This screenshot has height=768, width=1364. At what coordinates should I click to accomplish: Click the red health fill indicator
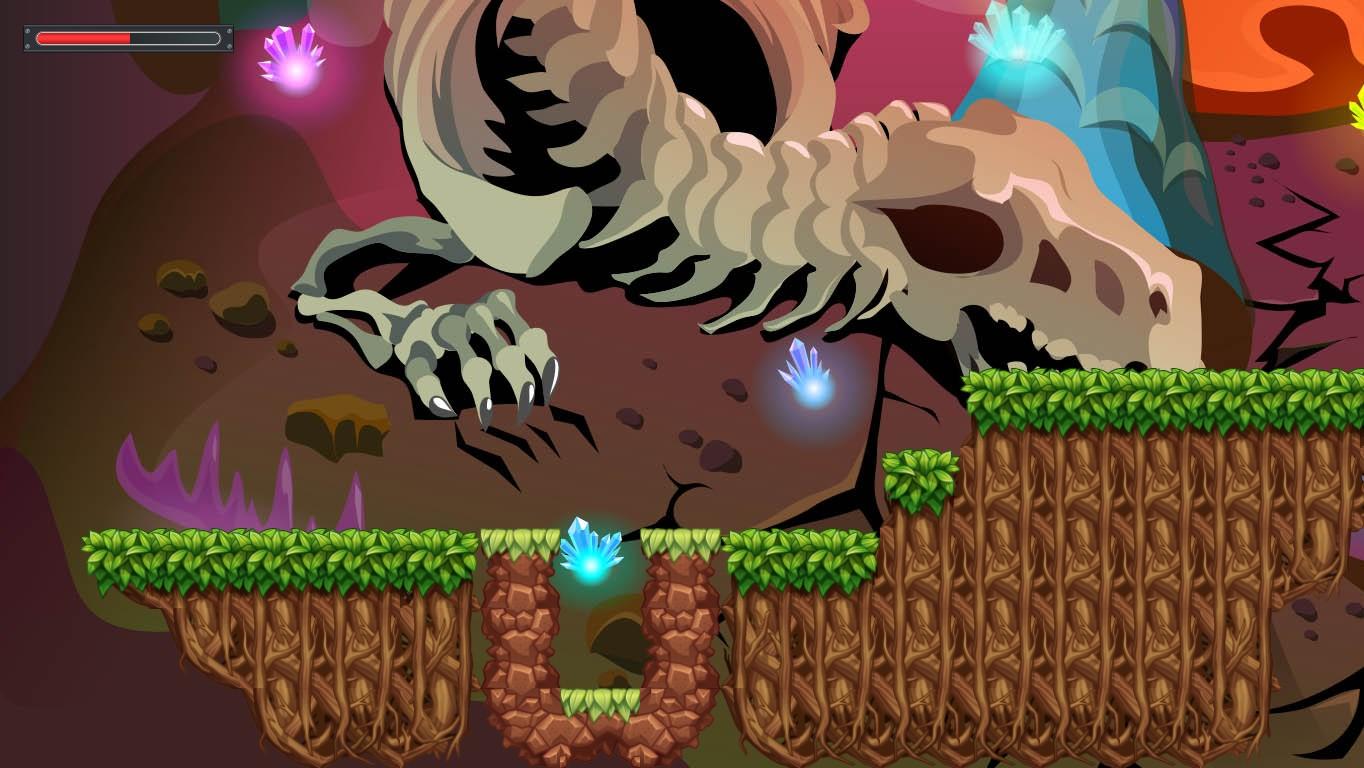coord(85,38)
